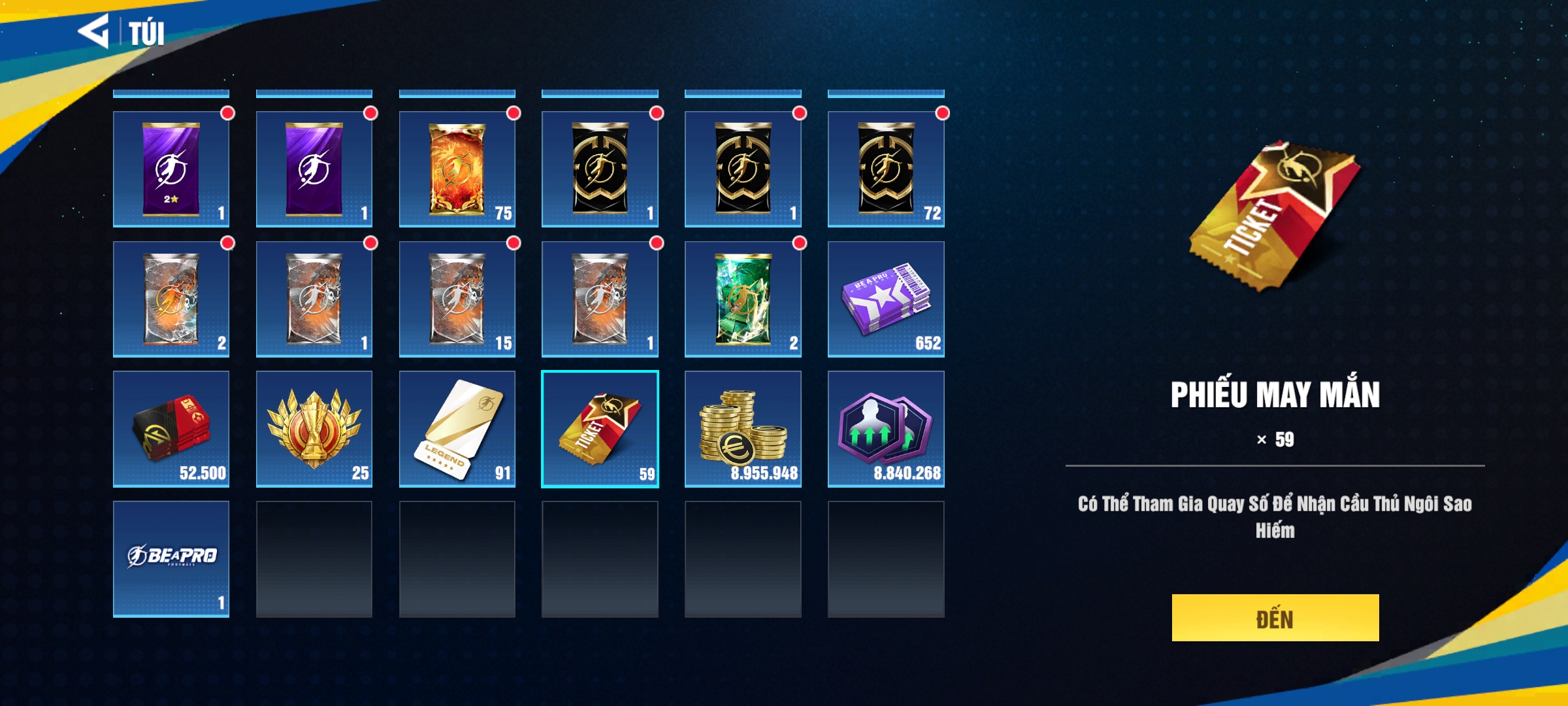Open the green lightning pack slot
The image size is (1568, 706).
pos(742,299)
